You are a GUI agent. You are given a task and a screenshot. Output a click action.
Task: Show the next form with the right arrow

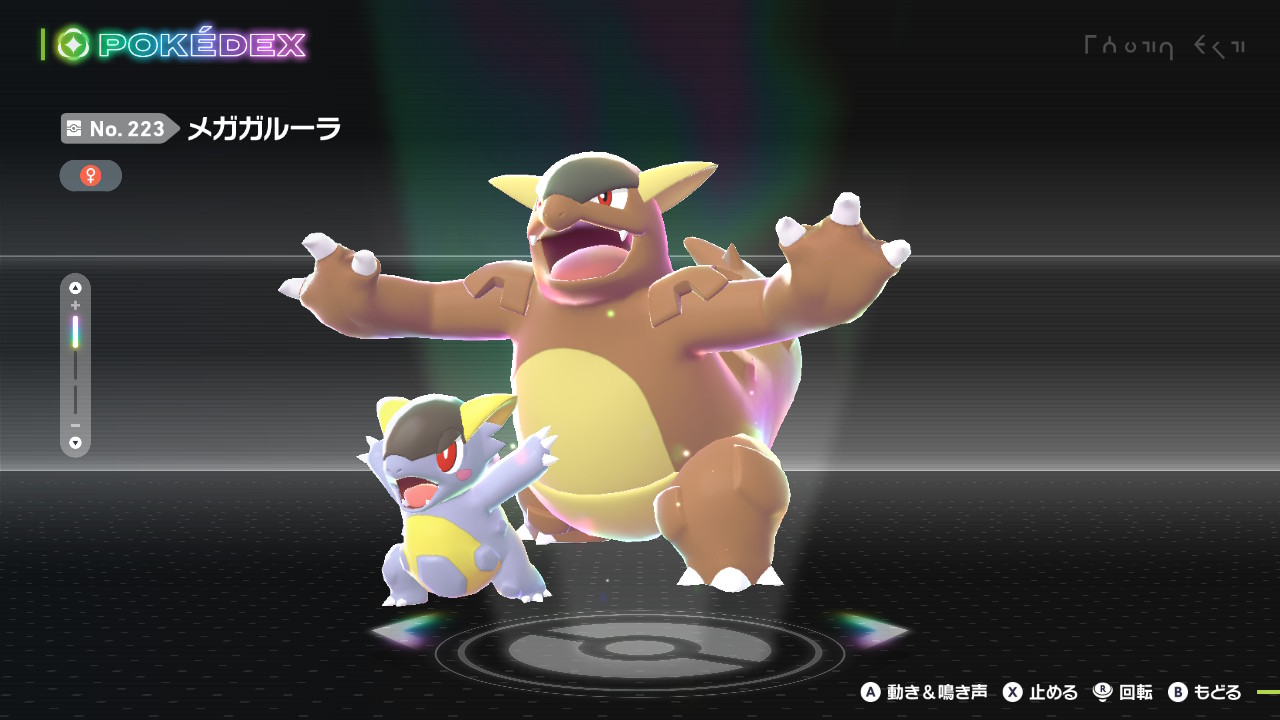click(x=877, y=630)
